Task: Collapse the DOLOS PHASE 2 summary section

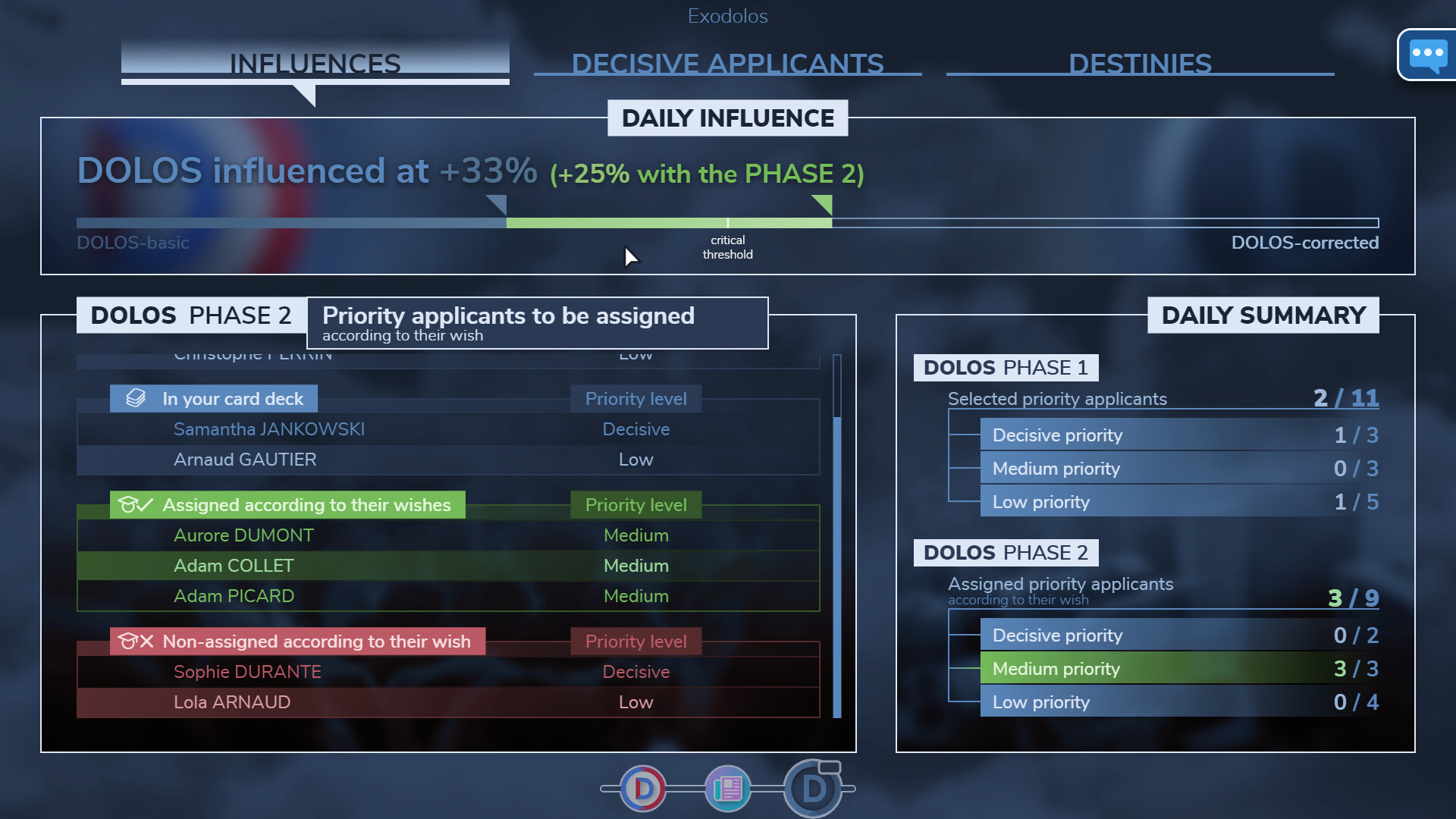Action: (1006, 552)
